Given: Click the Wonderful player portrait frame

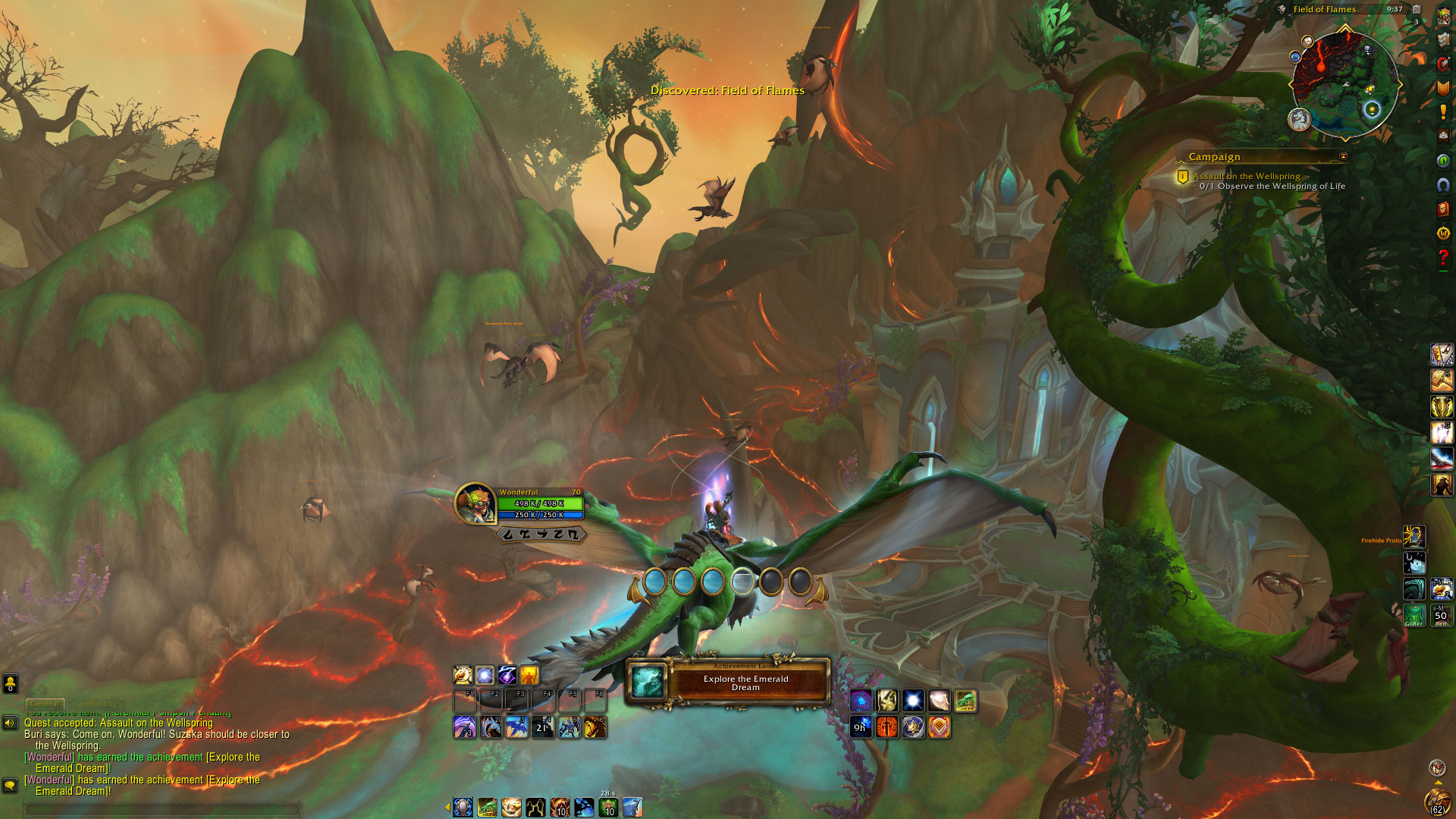Looking at the screenshot, I should point(475,503).
